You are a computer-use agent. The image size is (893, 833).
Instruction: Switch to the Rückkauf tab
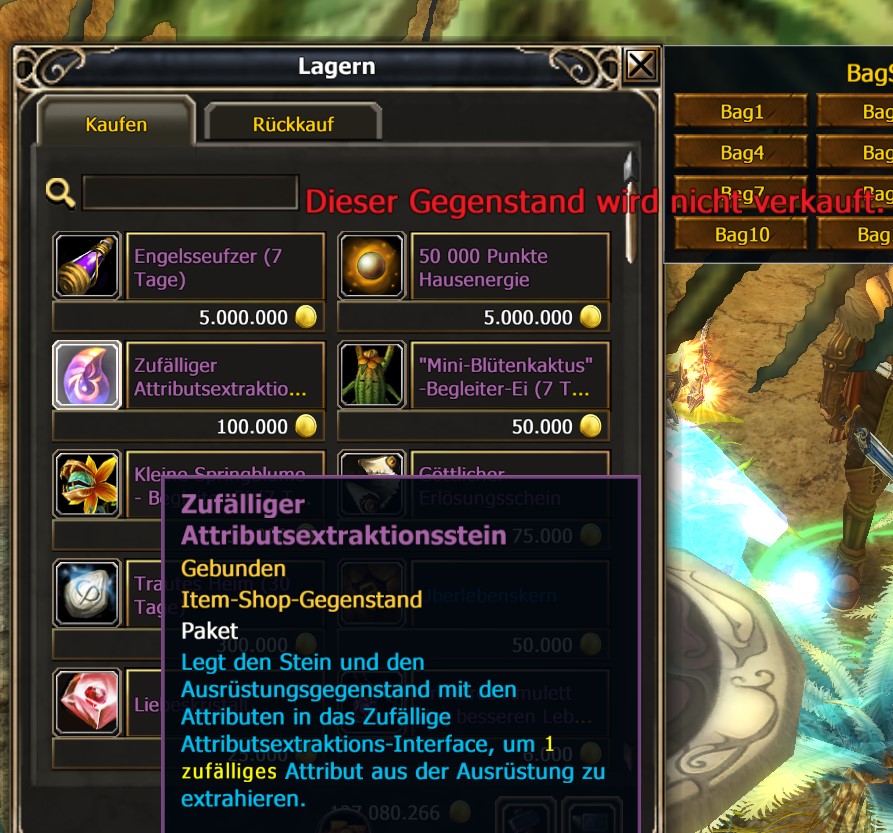click(x=293, y=124)
